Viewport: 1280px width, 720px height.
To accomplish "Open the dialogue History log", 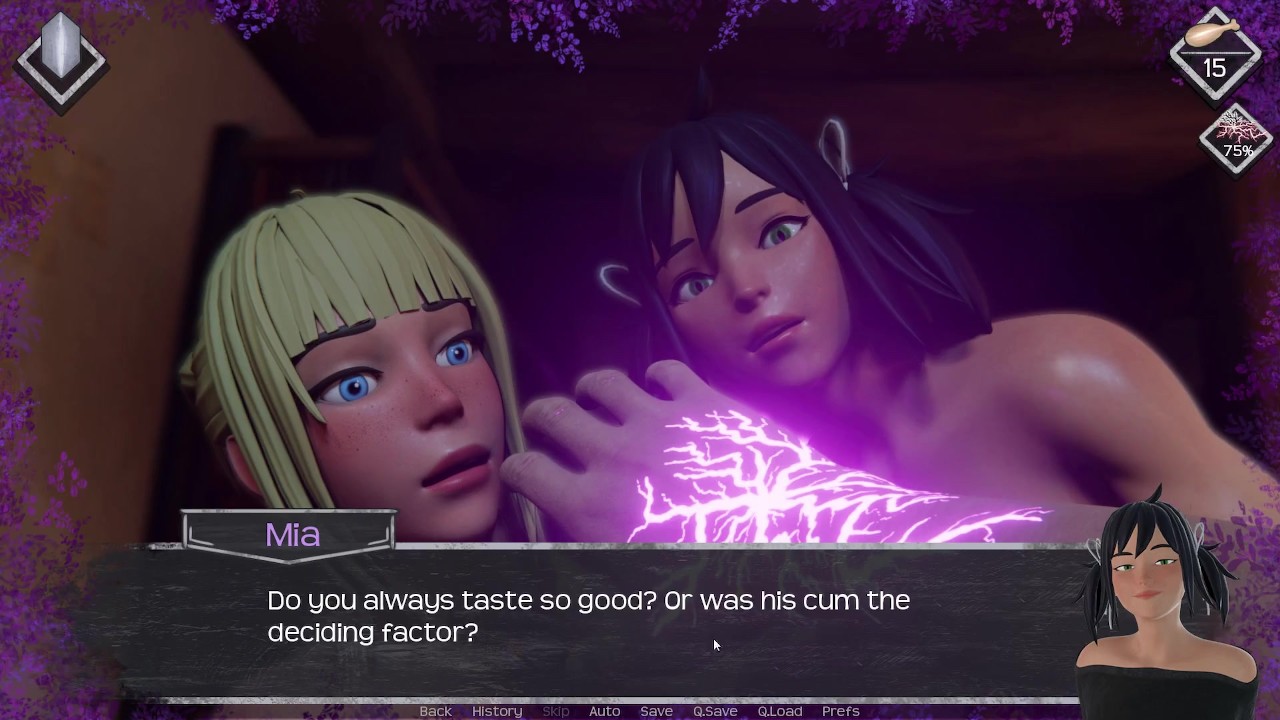I will coord(497,711).
